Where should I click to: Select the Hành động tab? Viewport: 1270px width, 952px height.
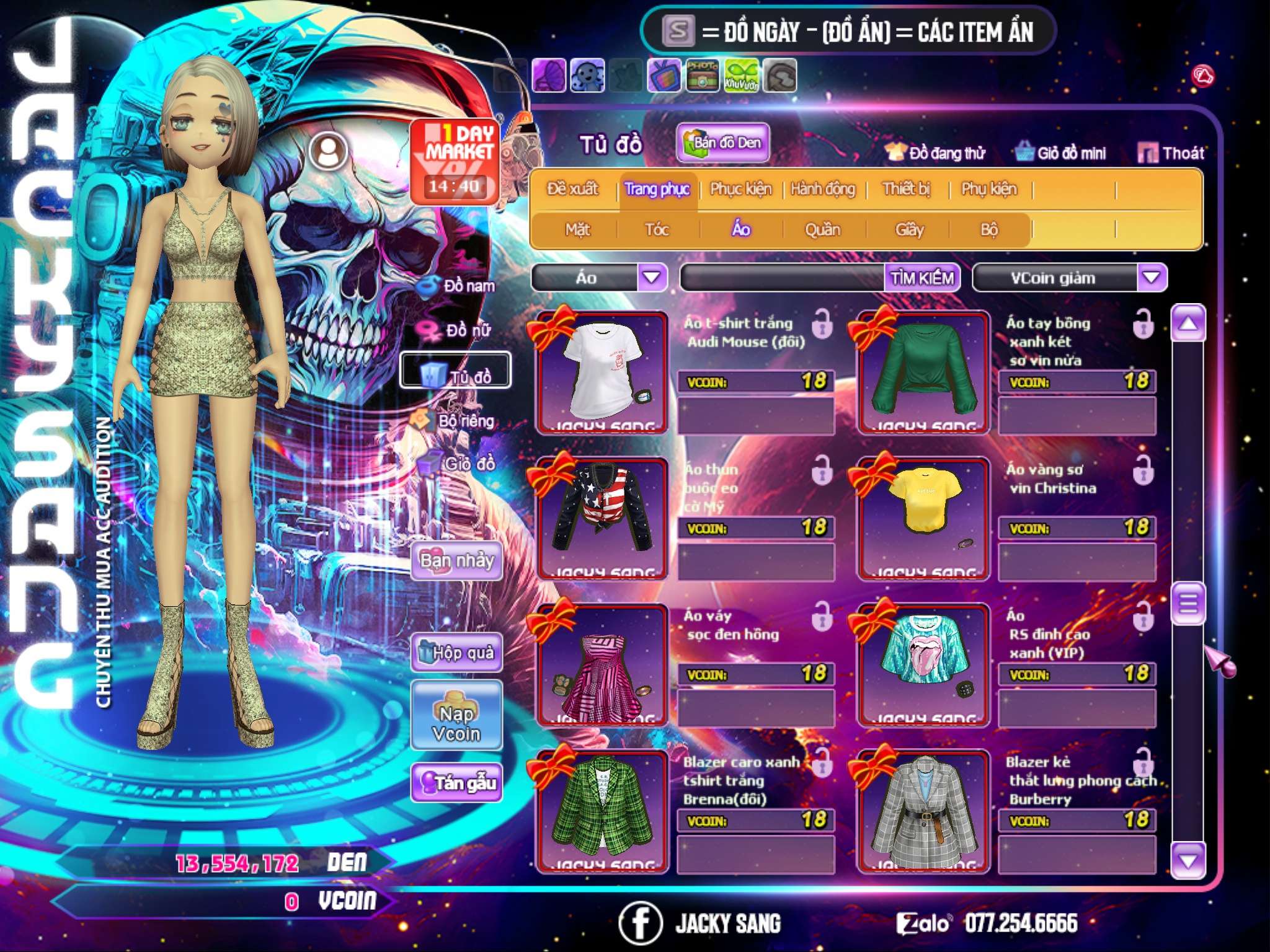[x=822, y=189]
